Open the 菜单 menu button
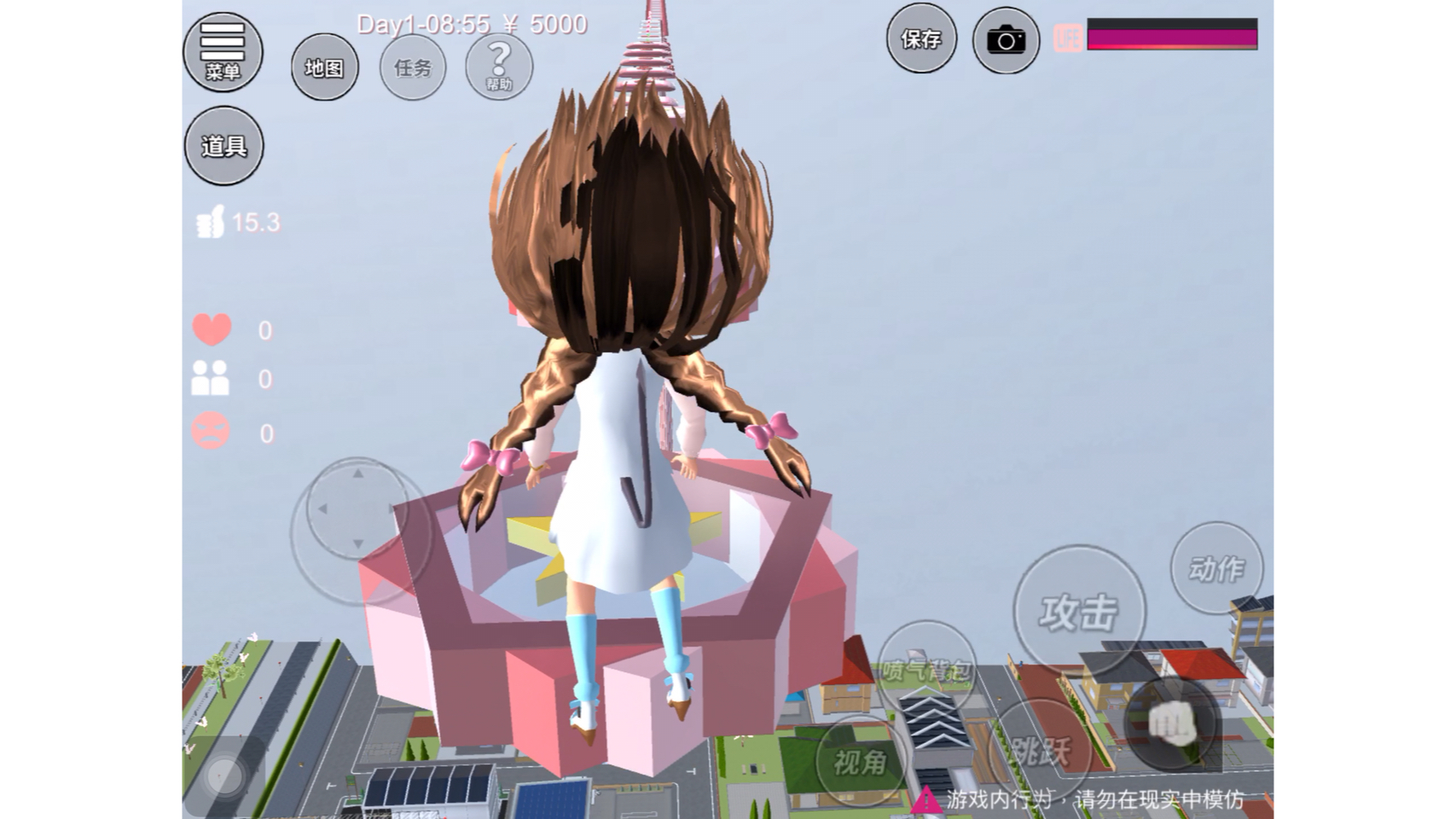The width and height of the screenshot is (1456, 819). [223, 51]
